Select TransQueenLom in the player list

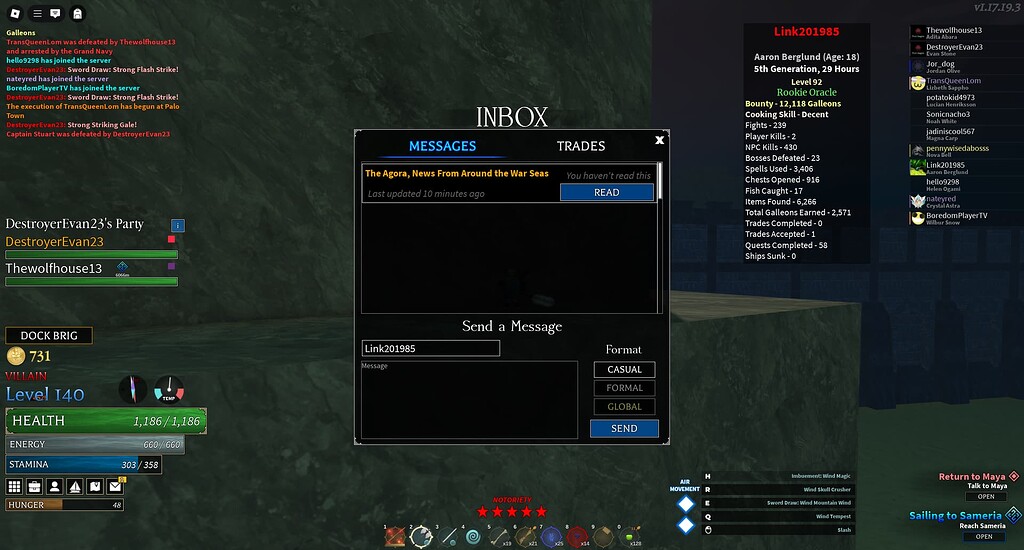[x=953, y=81]
